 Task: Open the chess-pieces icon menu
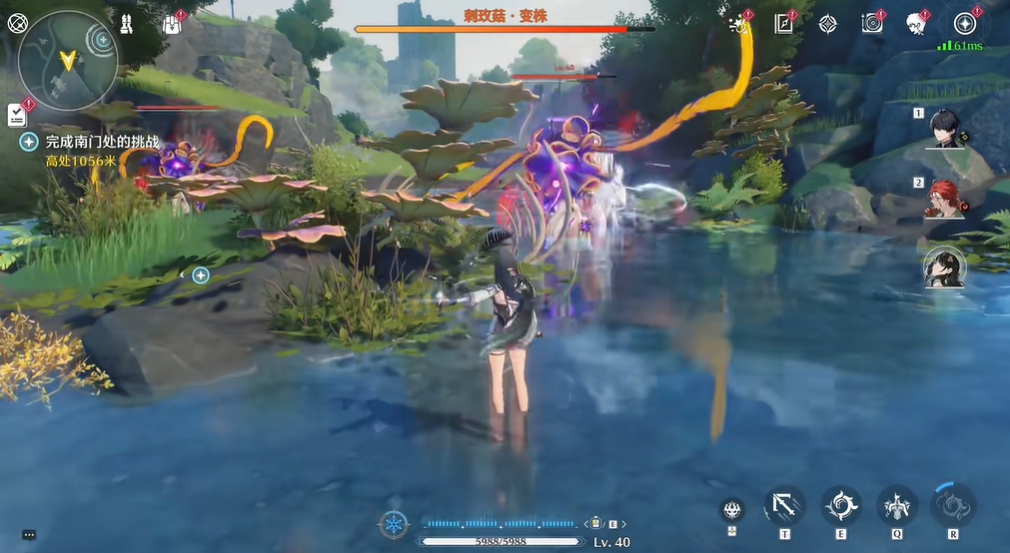pyautogui.click(x=127, y=22)
